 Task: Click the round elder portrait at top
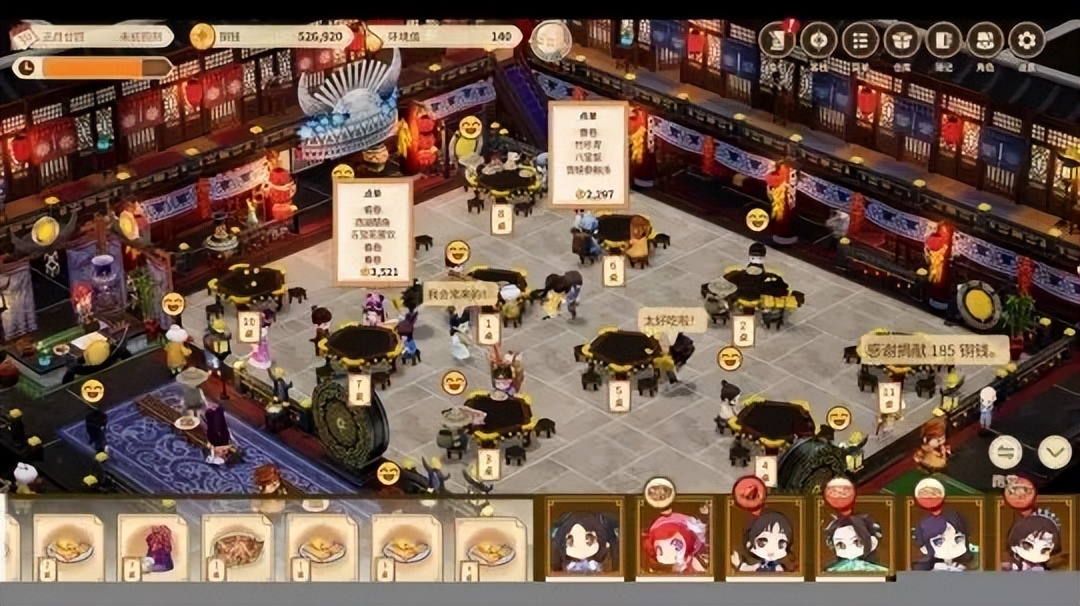551,41
